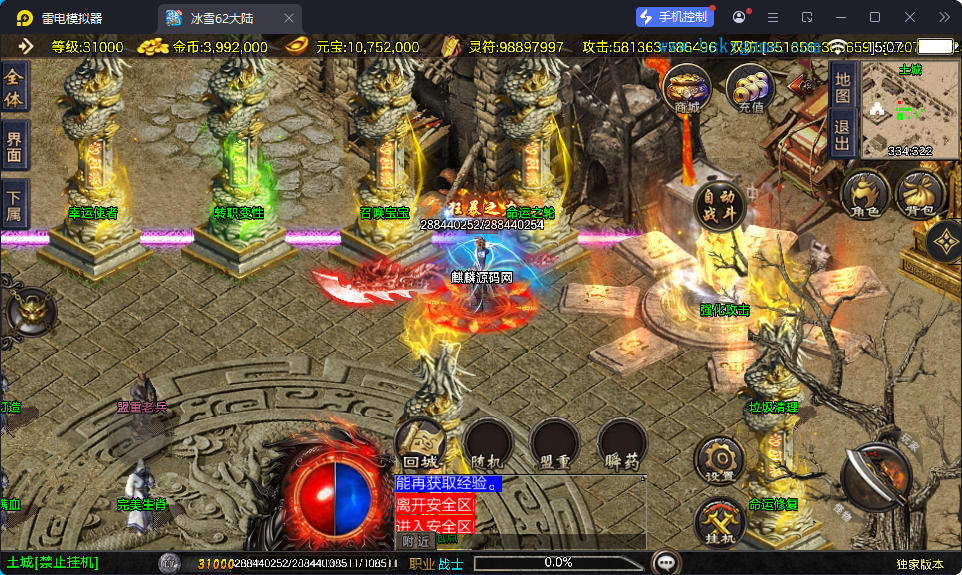Open the 角色 character panel

(865, 194)
